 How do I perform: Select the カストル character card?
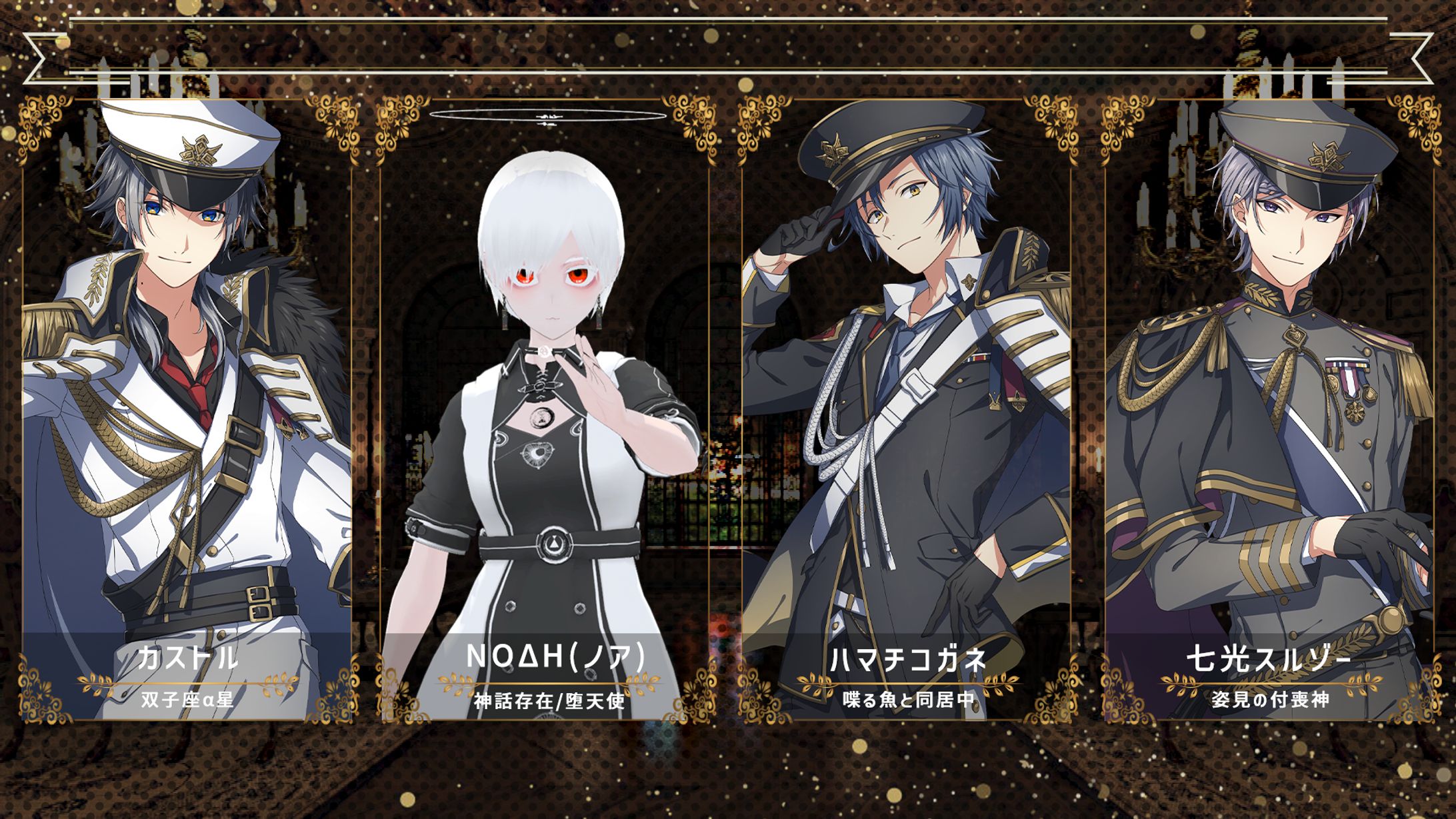click(187, 410)
